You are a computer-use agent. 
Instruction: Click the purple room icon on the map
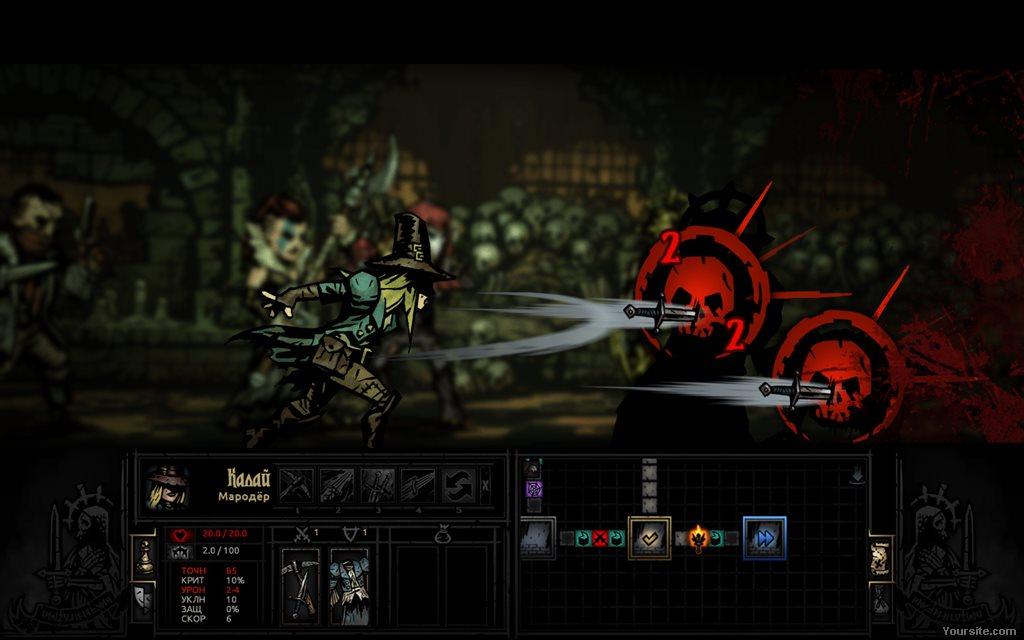click(534, 489)
